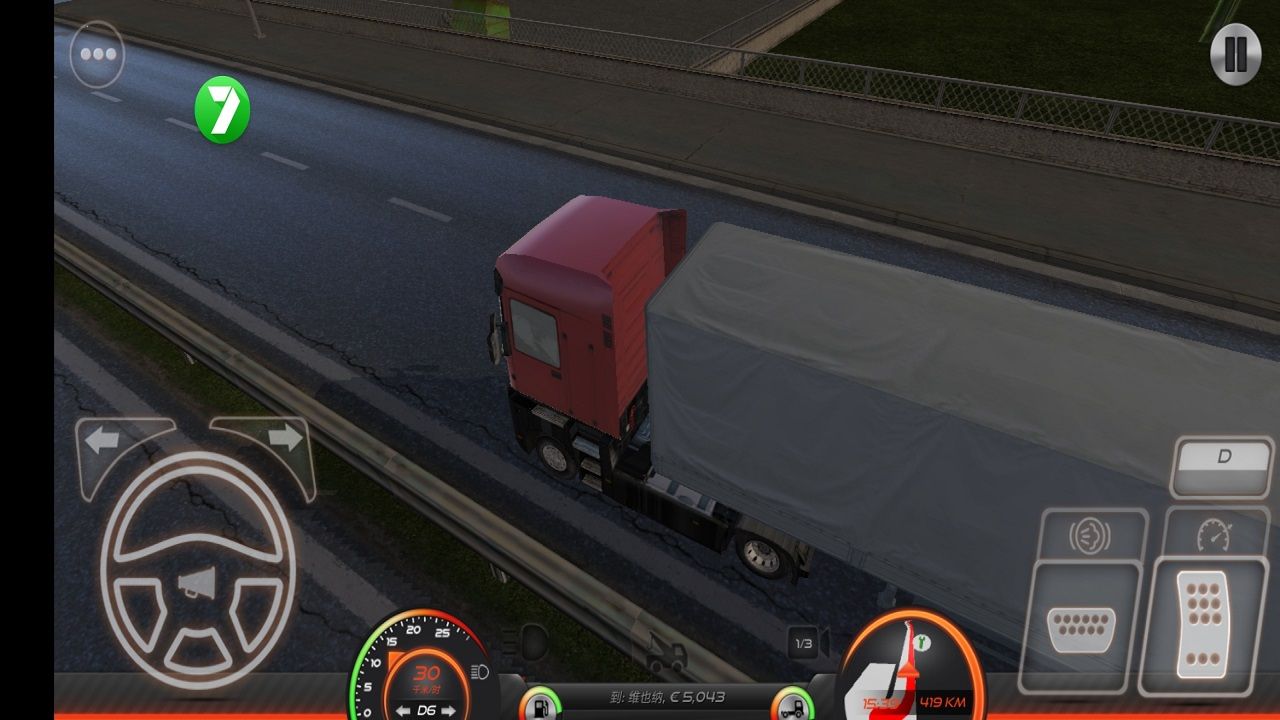1280x720 pixels.
Task: Step on the accelerator pedal
Action: (1202, 624)
